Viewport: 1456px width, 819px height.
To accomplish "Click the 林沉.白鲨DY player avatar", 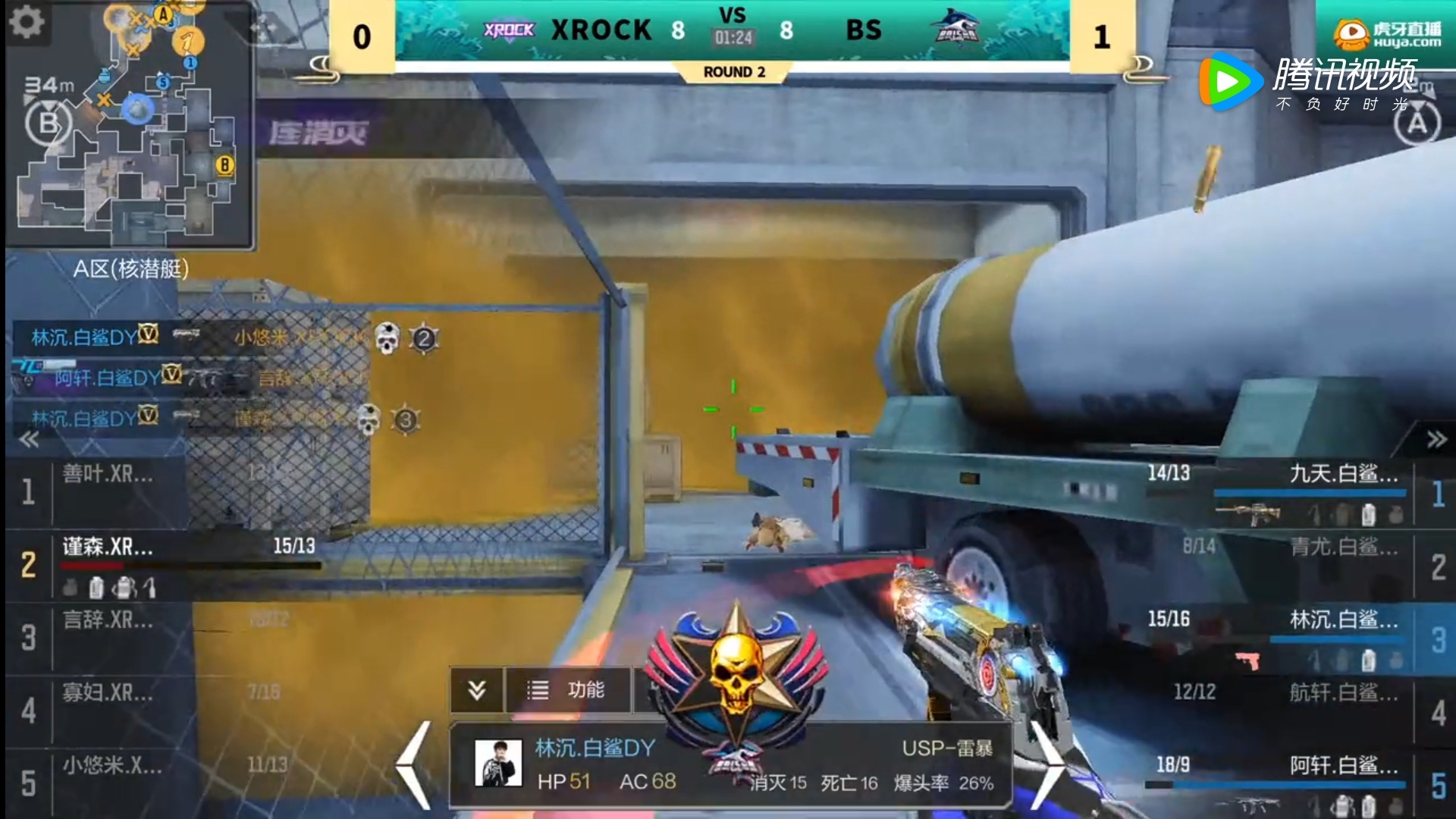I will click(498, 763).
